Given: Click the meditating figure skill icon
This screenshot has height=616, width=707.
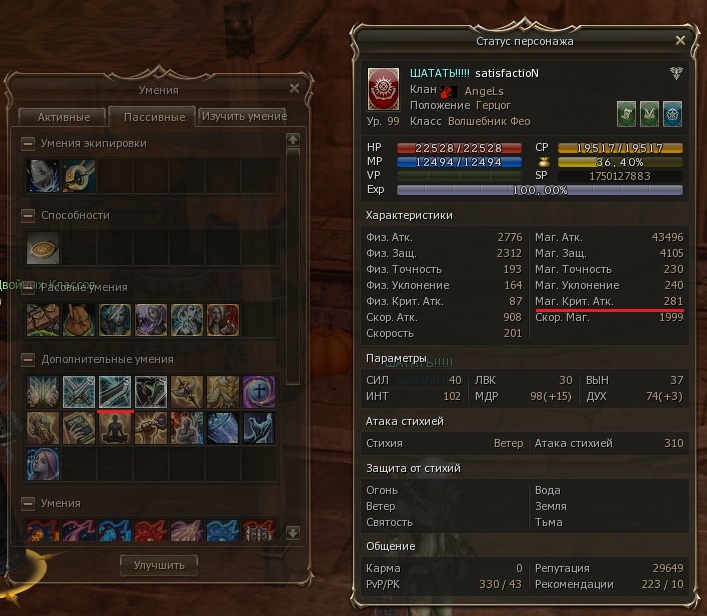Looking at the screenshot, I should pos(115,427).
